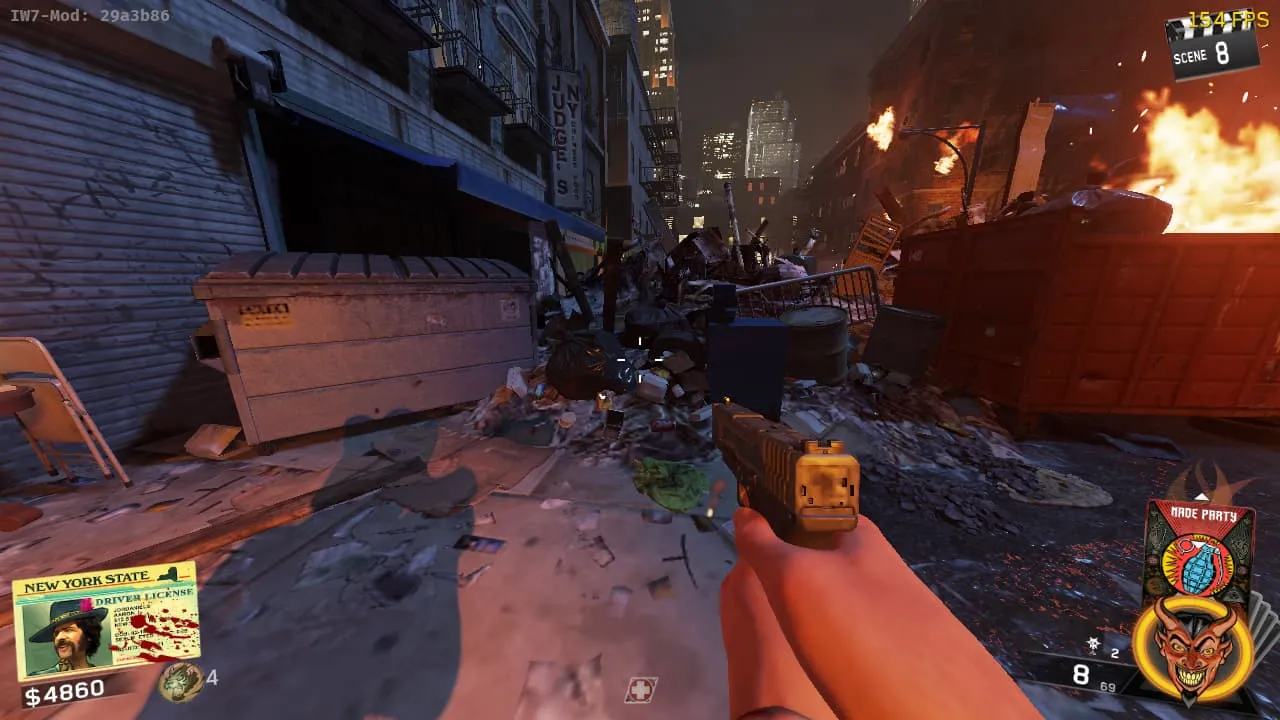Click the New York State driver license card
The width and height of the screenshot is (1280, 720).
click(105, 620)
